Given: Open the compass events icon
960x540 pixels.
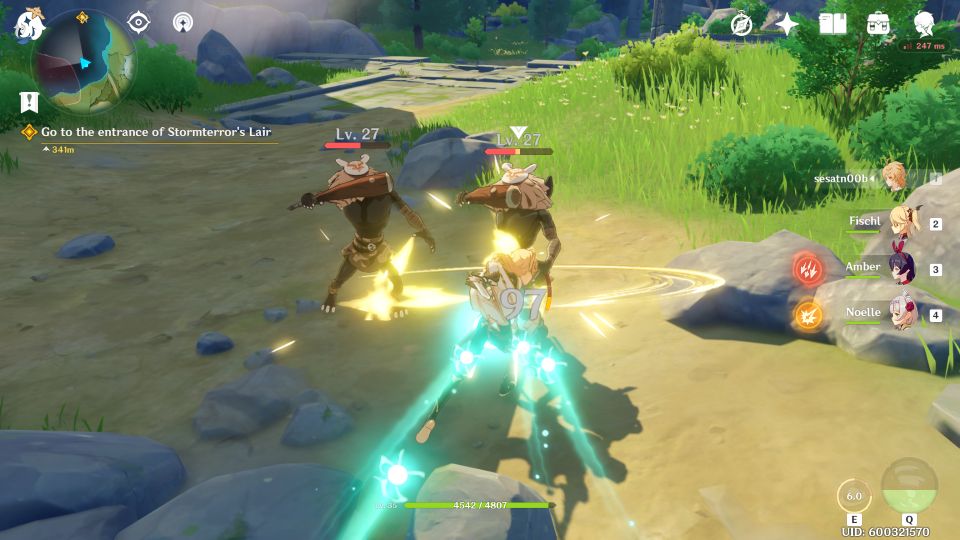Looking at the screenshot, I should [741, 24].
